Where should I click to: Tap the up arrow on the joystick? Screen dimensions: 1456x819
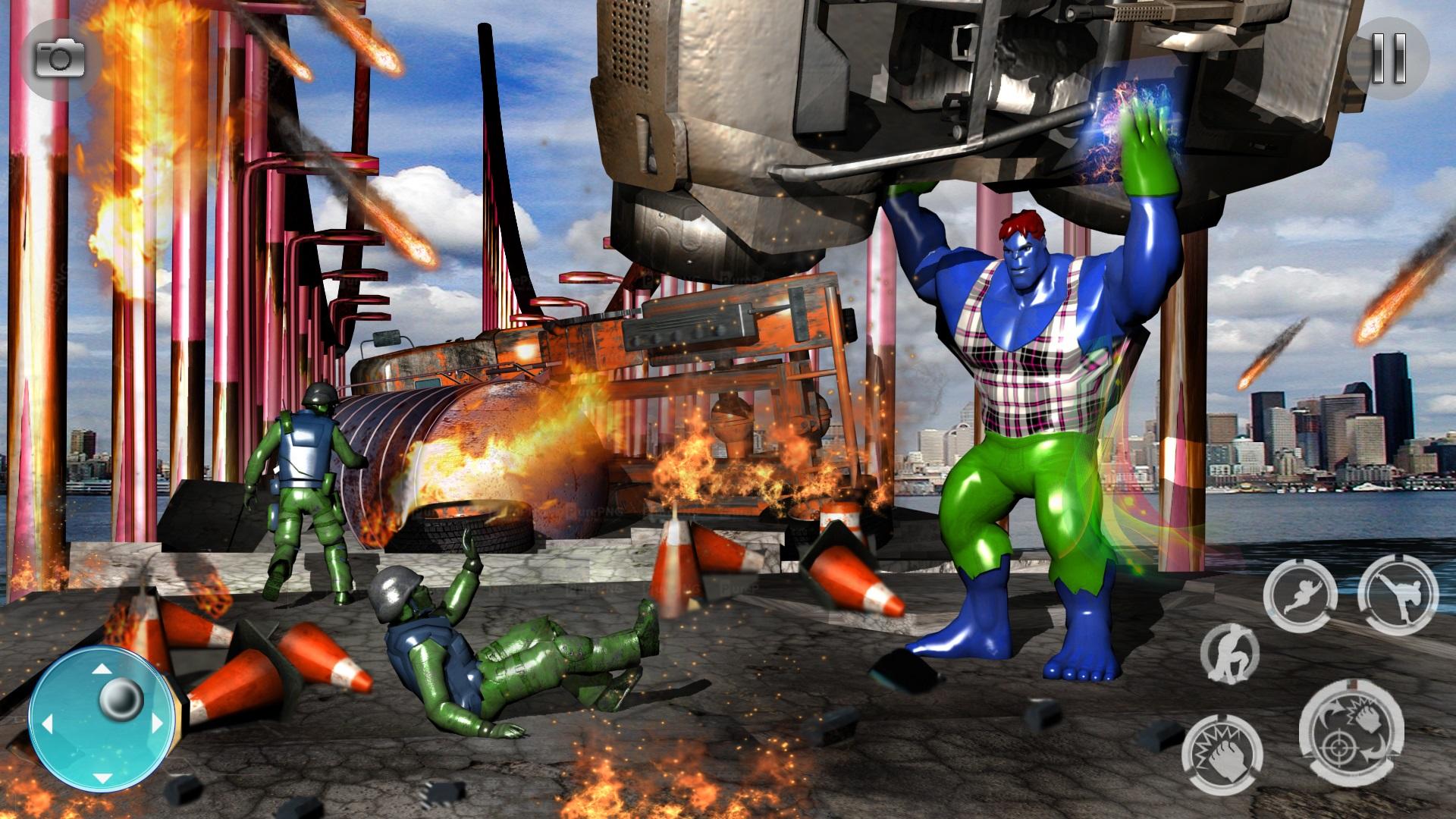coord(102,668)
